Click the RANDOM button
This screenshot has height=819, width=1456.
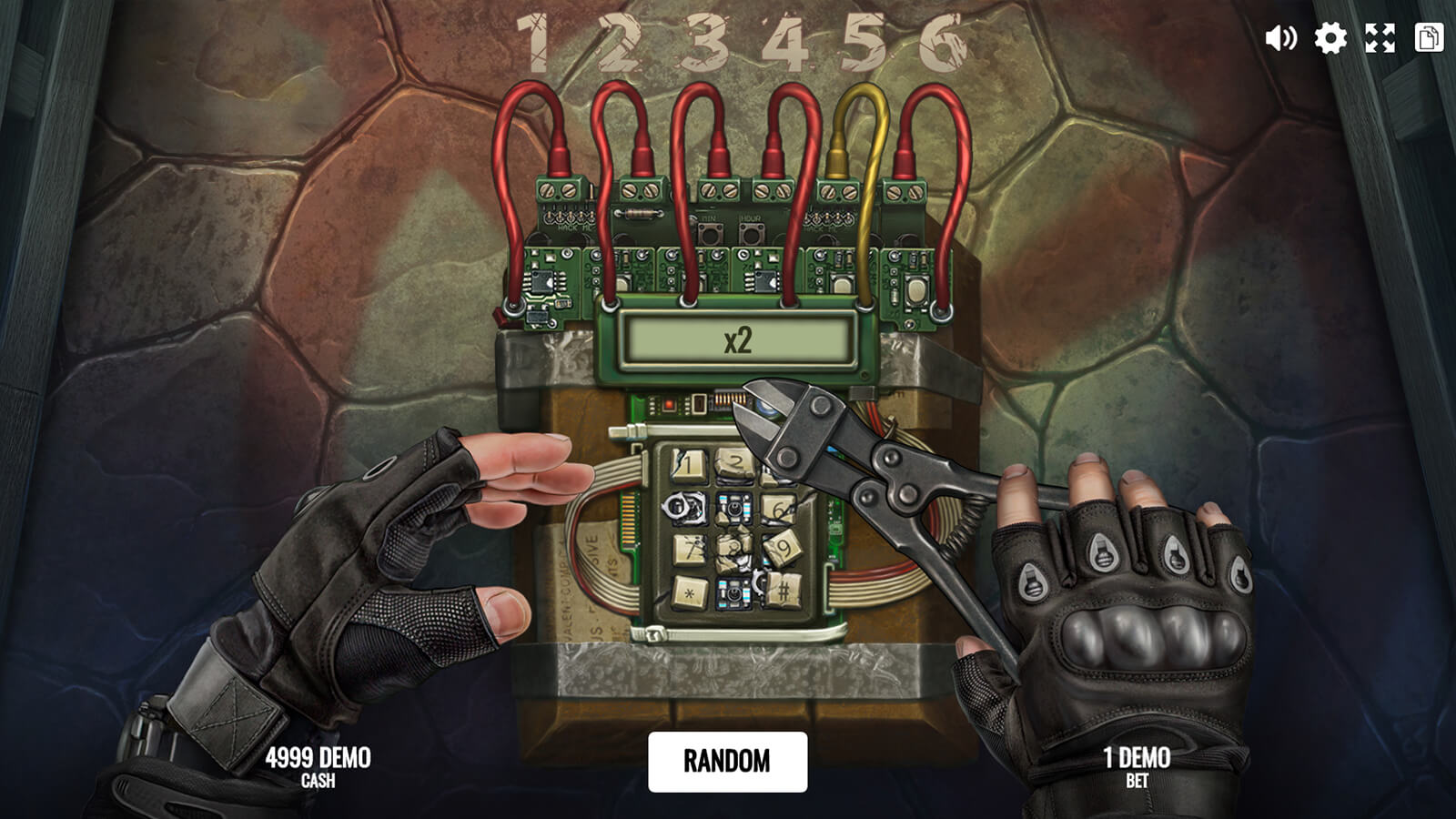(x=727, y=762)
